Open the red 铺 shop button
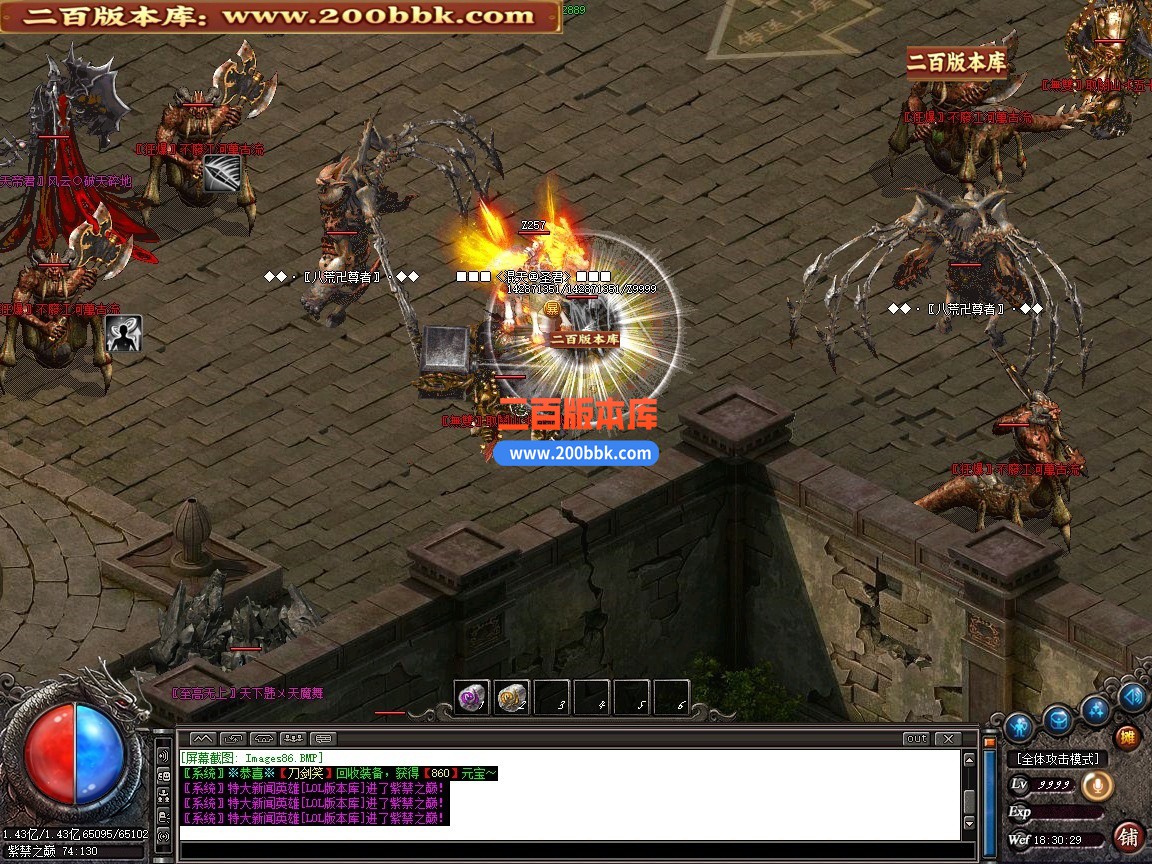The width and height of the screenshot is (1152, 864). coord(1129,835)
